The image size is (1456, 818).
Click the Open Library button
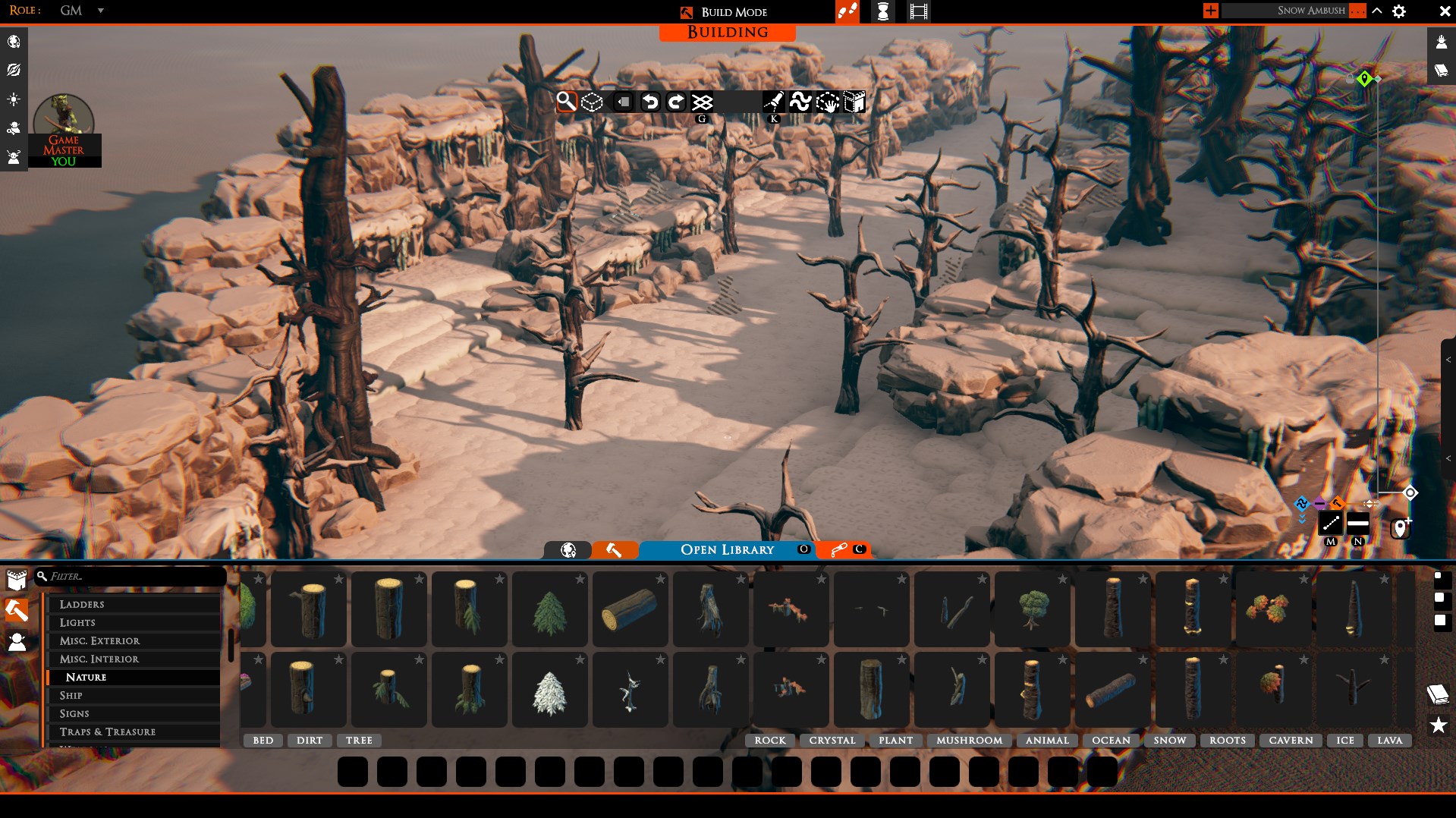coord(727,549)
